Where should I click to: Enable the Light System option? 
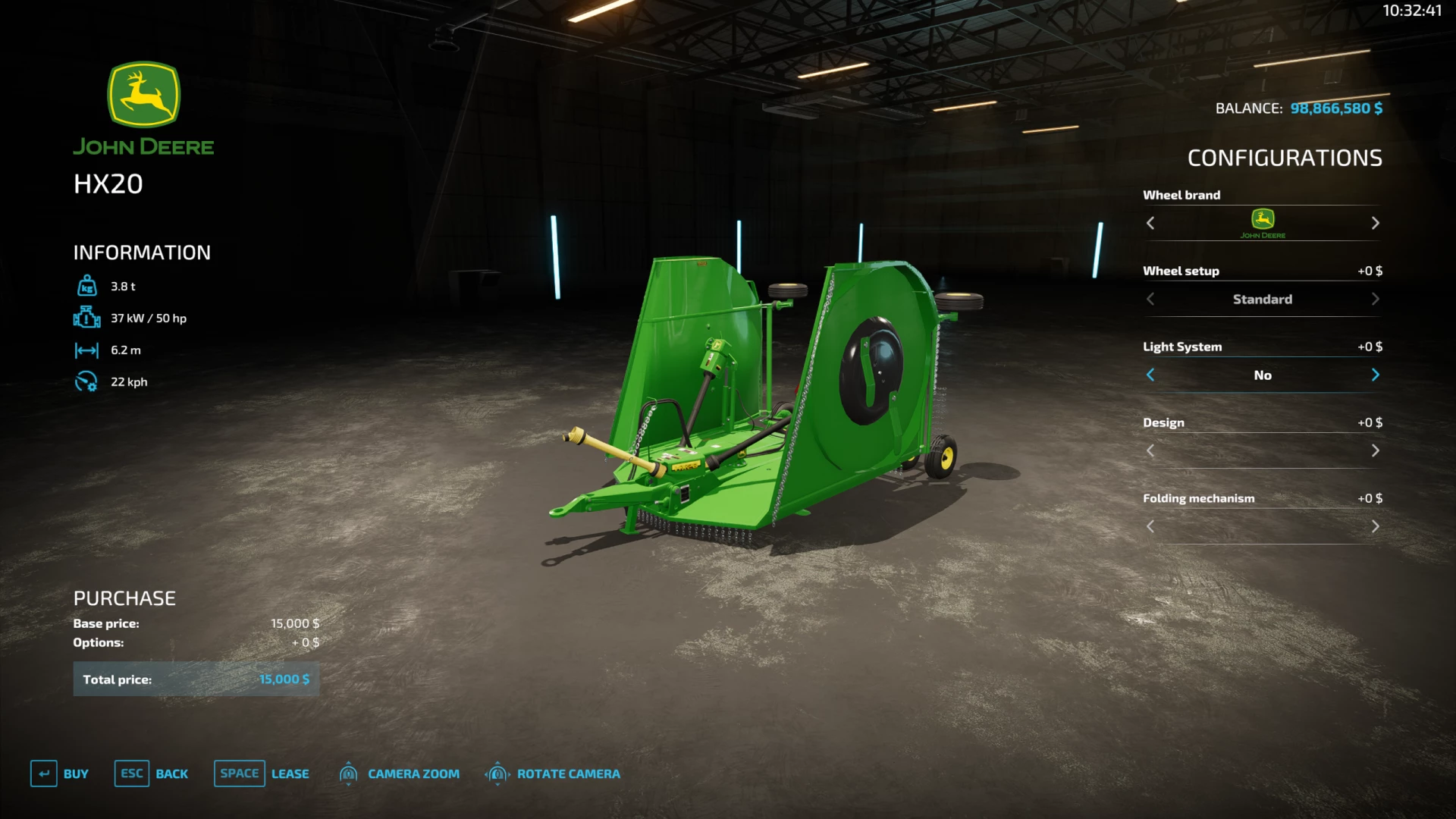click(1376, 375)
